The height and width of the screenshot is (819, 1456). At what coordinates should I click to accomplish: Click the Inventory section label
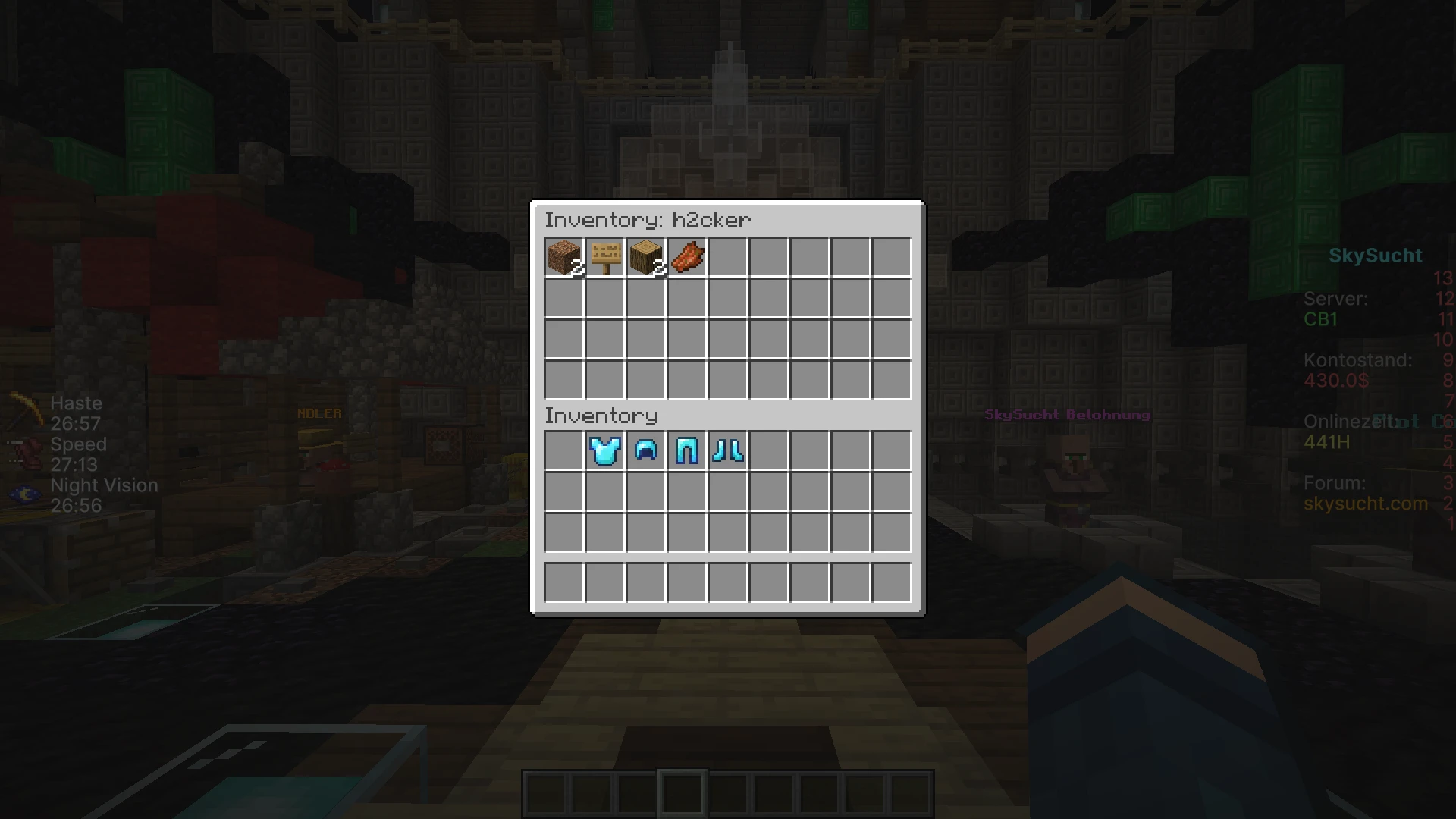pos(601,416)
